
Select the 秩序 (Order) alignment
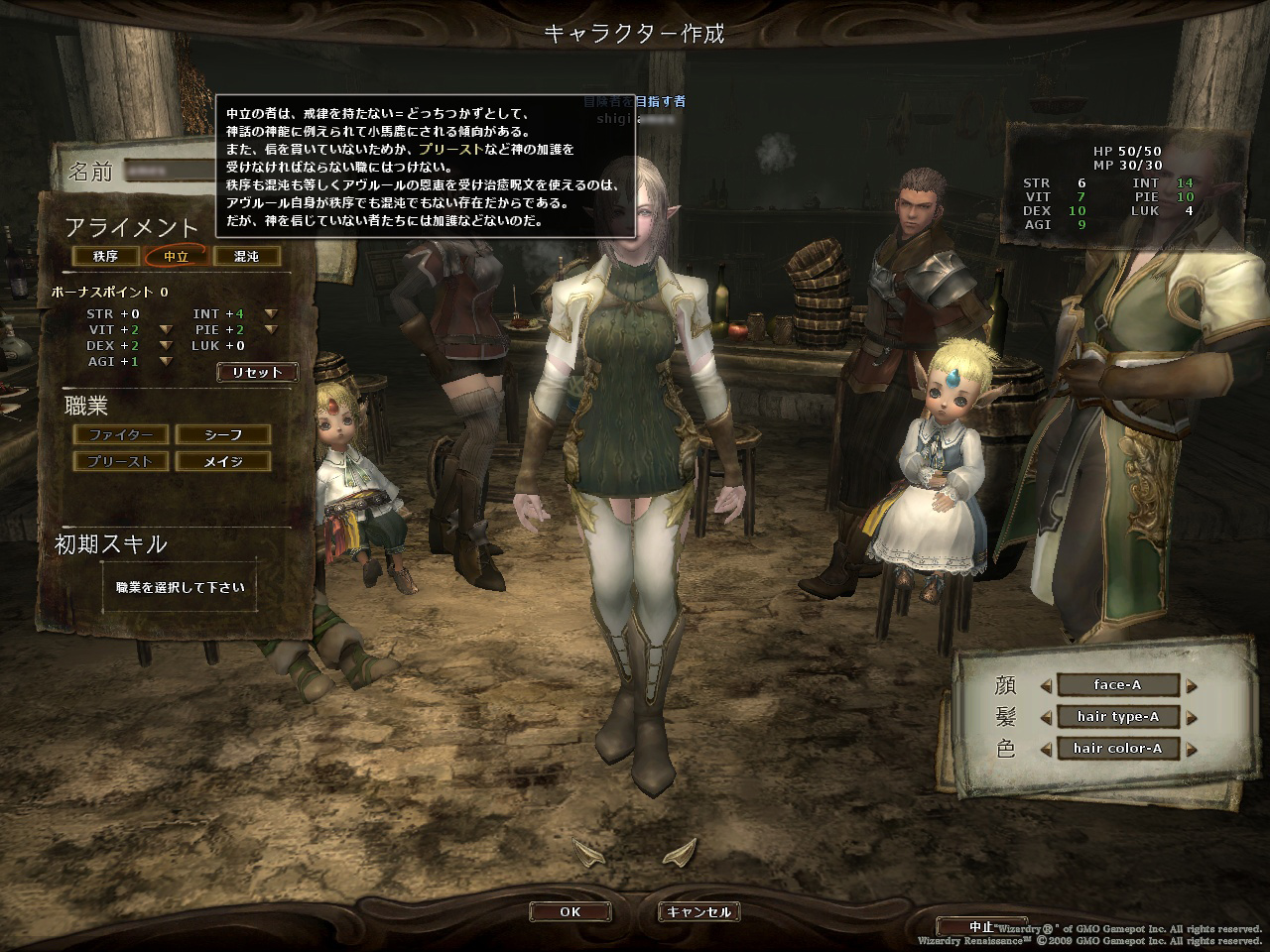point(105,257)
